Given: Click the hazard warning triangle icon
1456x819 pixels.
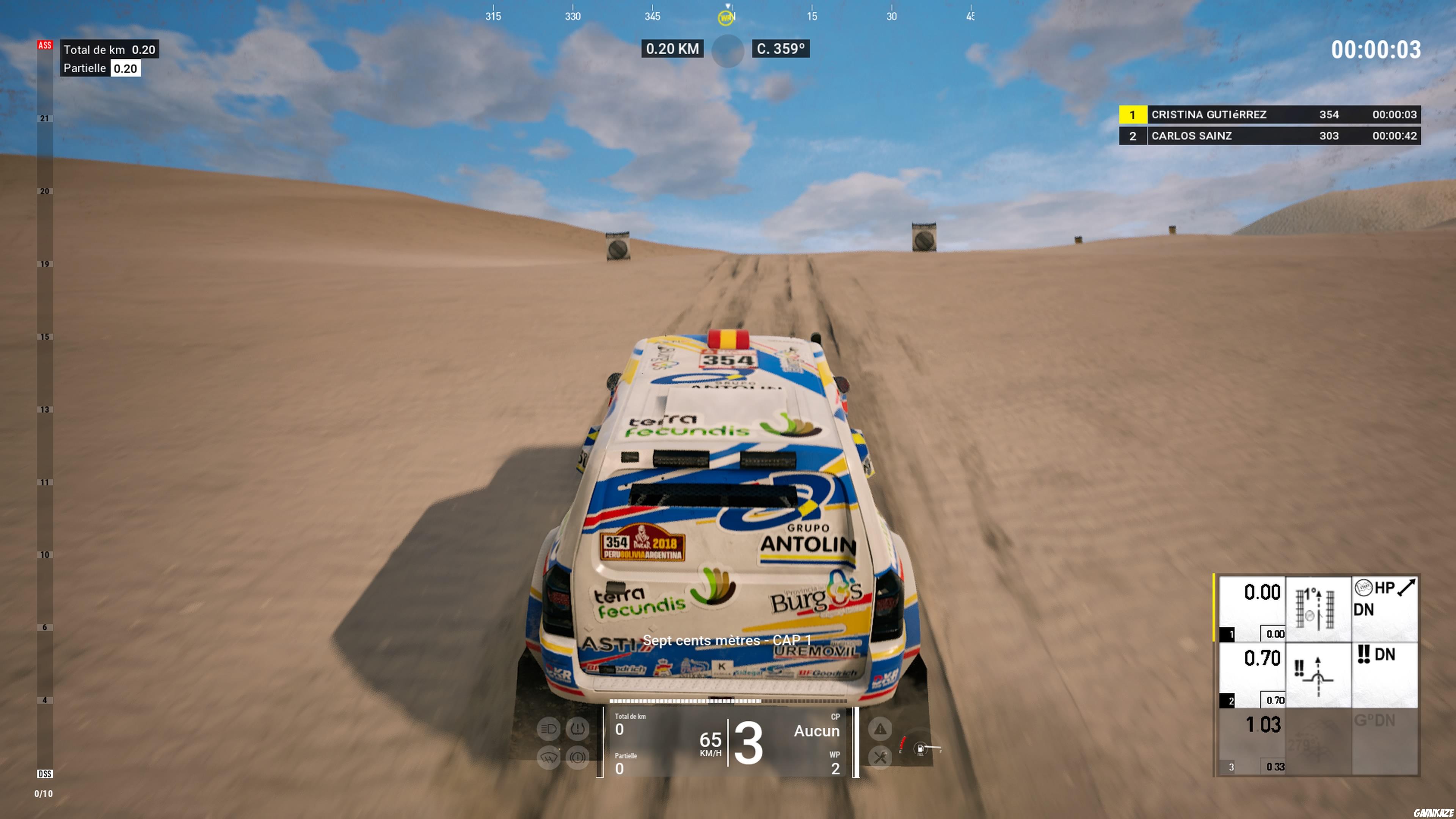Looking at the screenshot, I should click(880, 729).
